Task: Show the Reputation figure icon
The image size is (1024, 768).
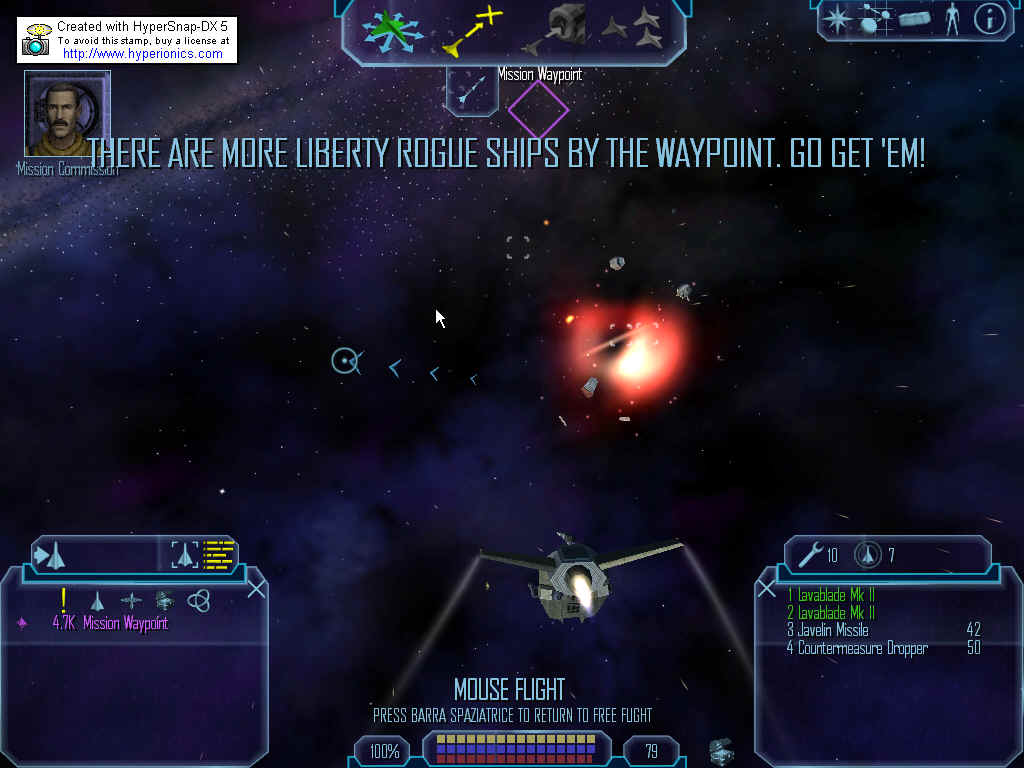Action: 951,19
